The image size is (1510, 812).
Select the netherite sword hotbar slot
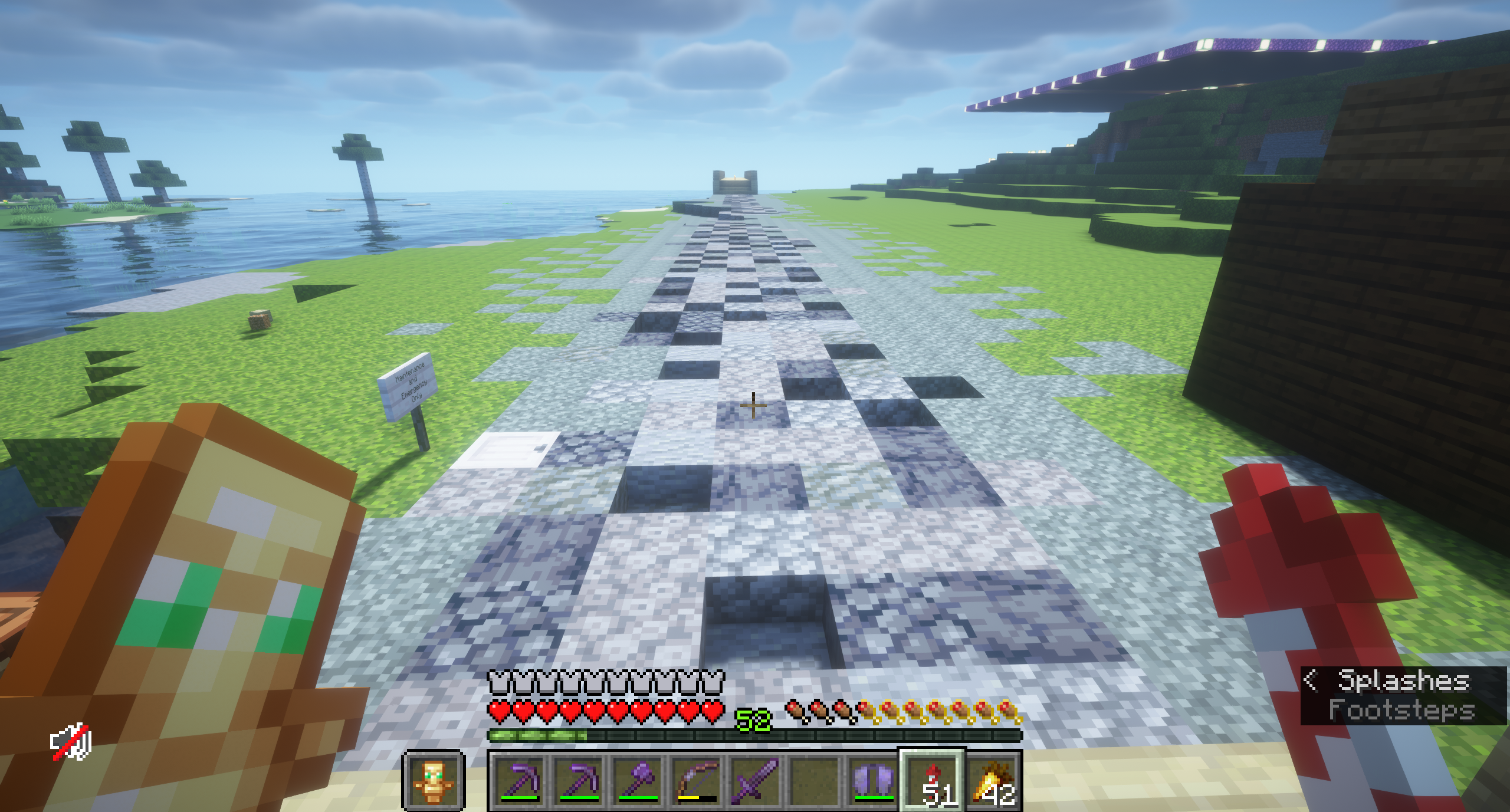(756, 781)
